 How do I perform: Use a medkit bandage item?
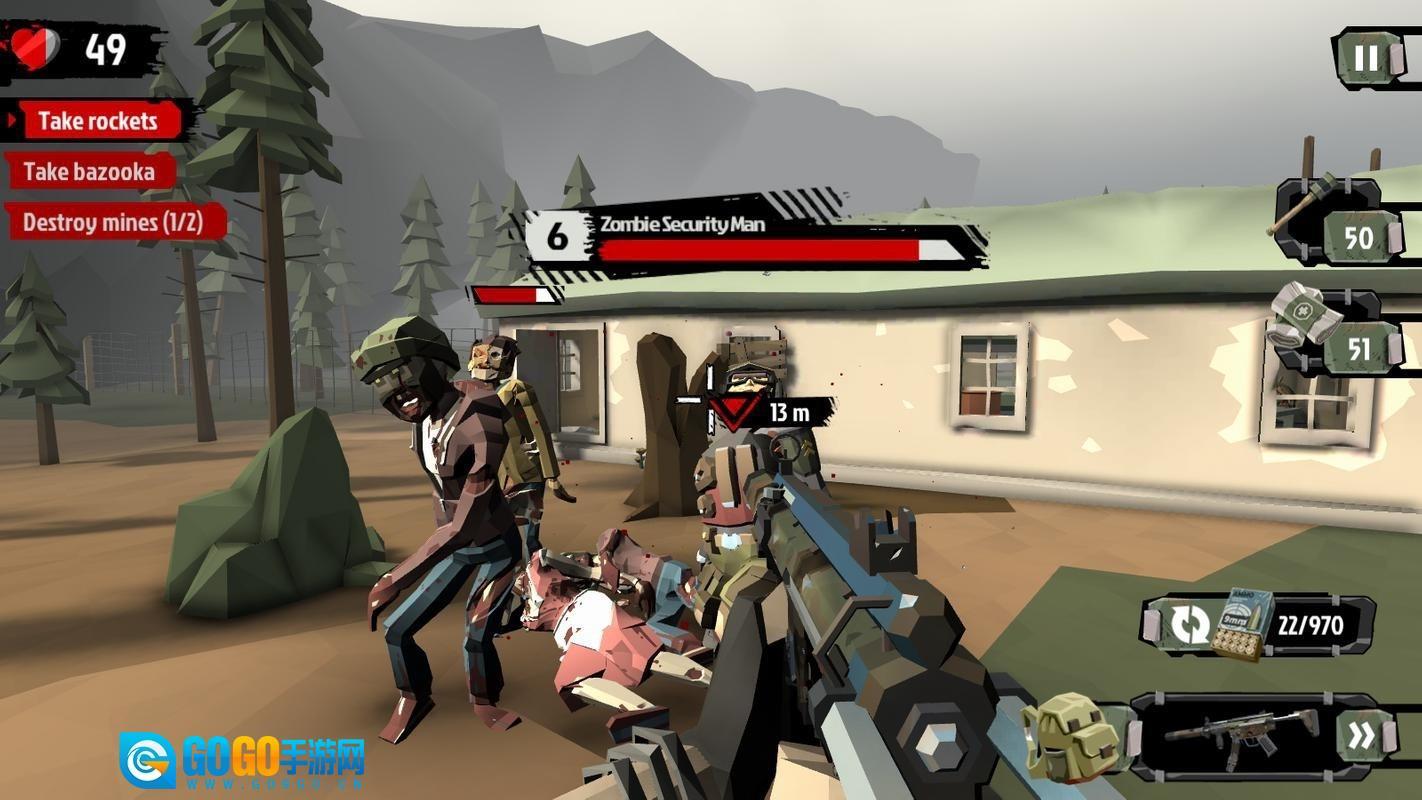tap(1330, 335)
